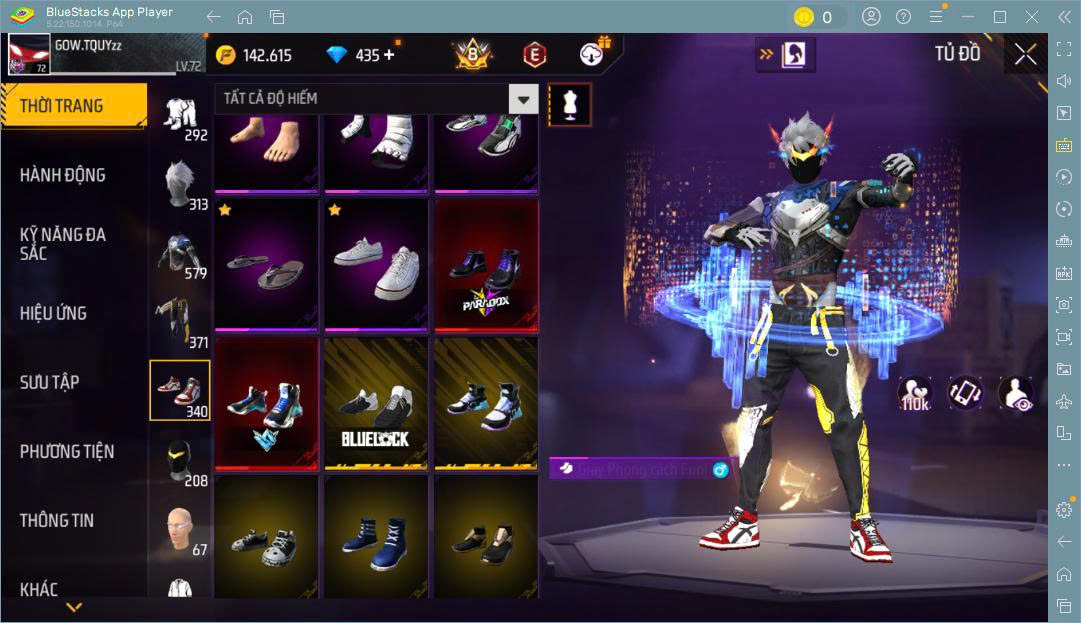The width and height of the screenshot is (1081, 623).
Task: Open the KỸ NĂNG ĐA SẮC section
Action: [x=63, y=244]
